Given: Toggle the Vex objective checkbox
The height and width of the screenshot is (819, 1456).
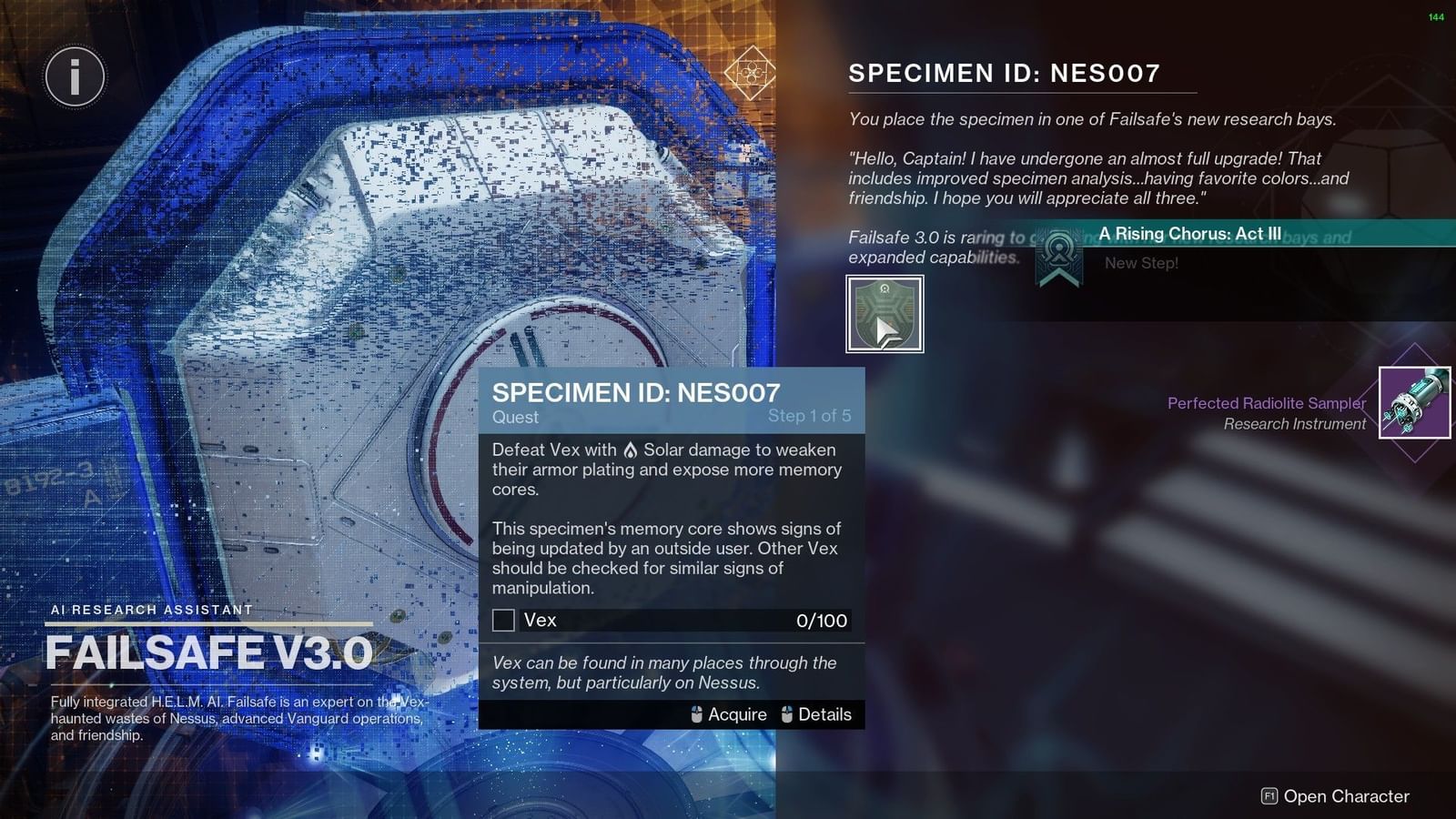Looking at the screenshot, I should [x=503, y=621].
